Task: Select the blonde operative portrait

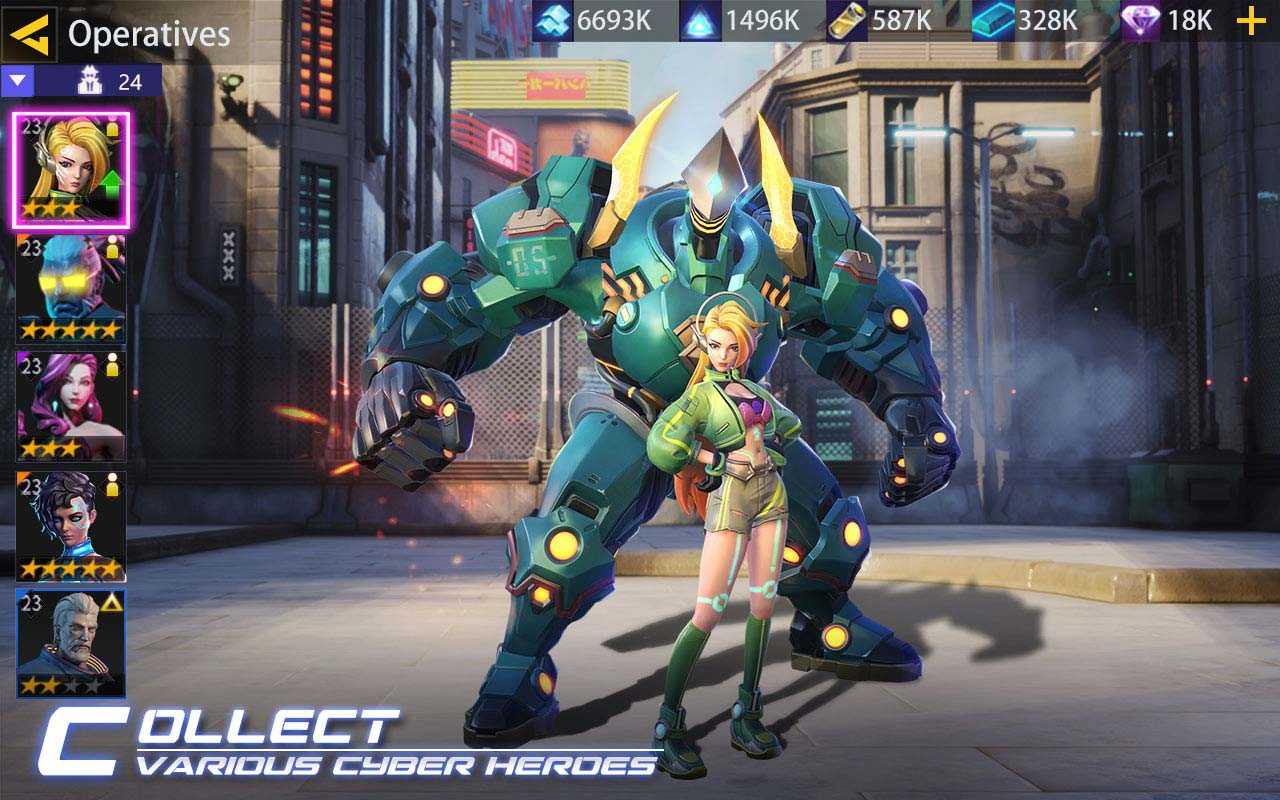Action: [71, 169]
